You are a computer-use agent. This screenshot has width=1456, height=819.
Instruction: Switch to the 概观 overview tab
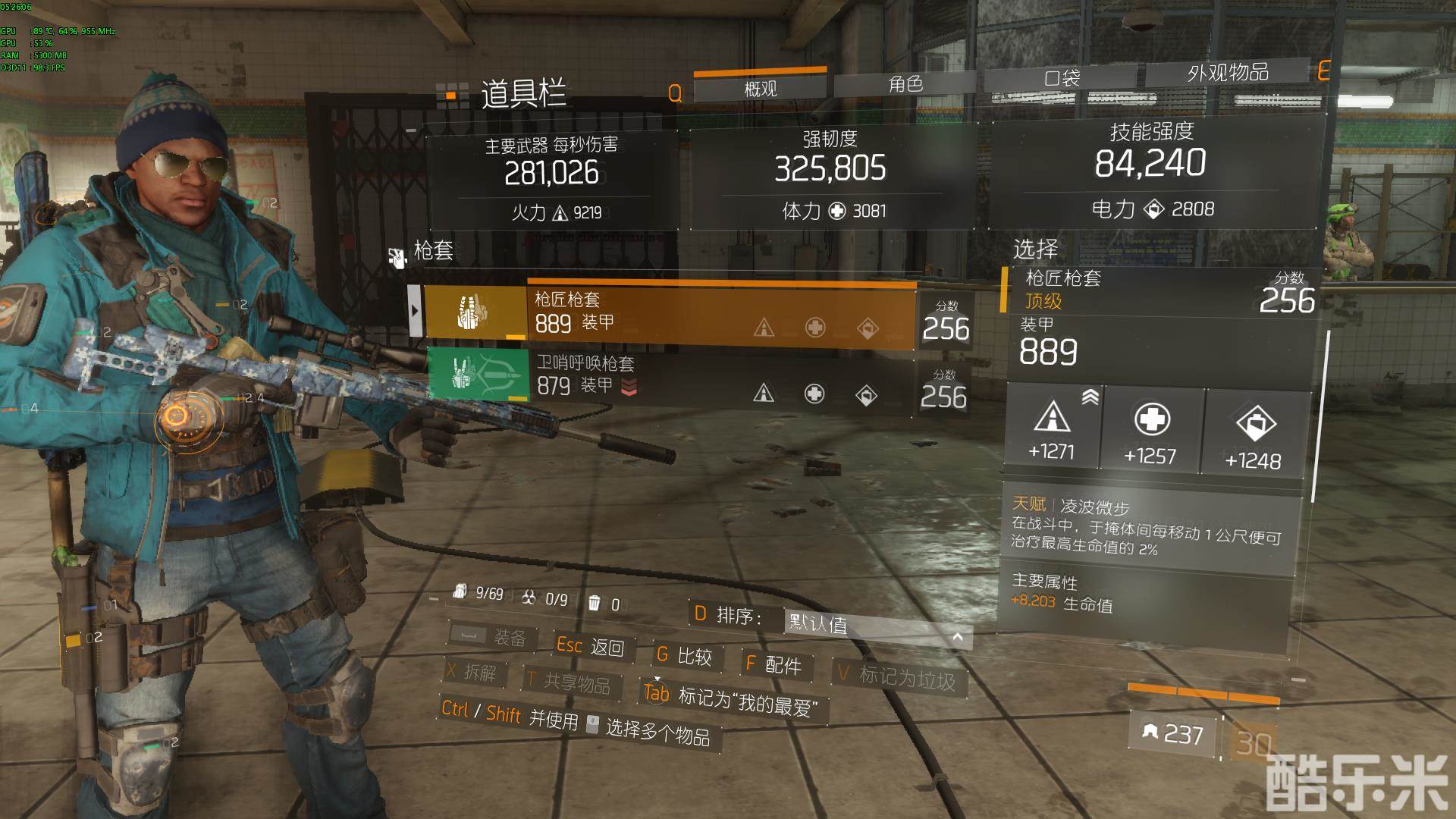pyautogui.click(x=761, y=89)
